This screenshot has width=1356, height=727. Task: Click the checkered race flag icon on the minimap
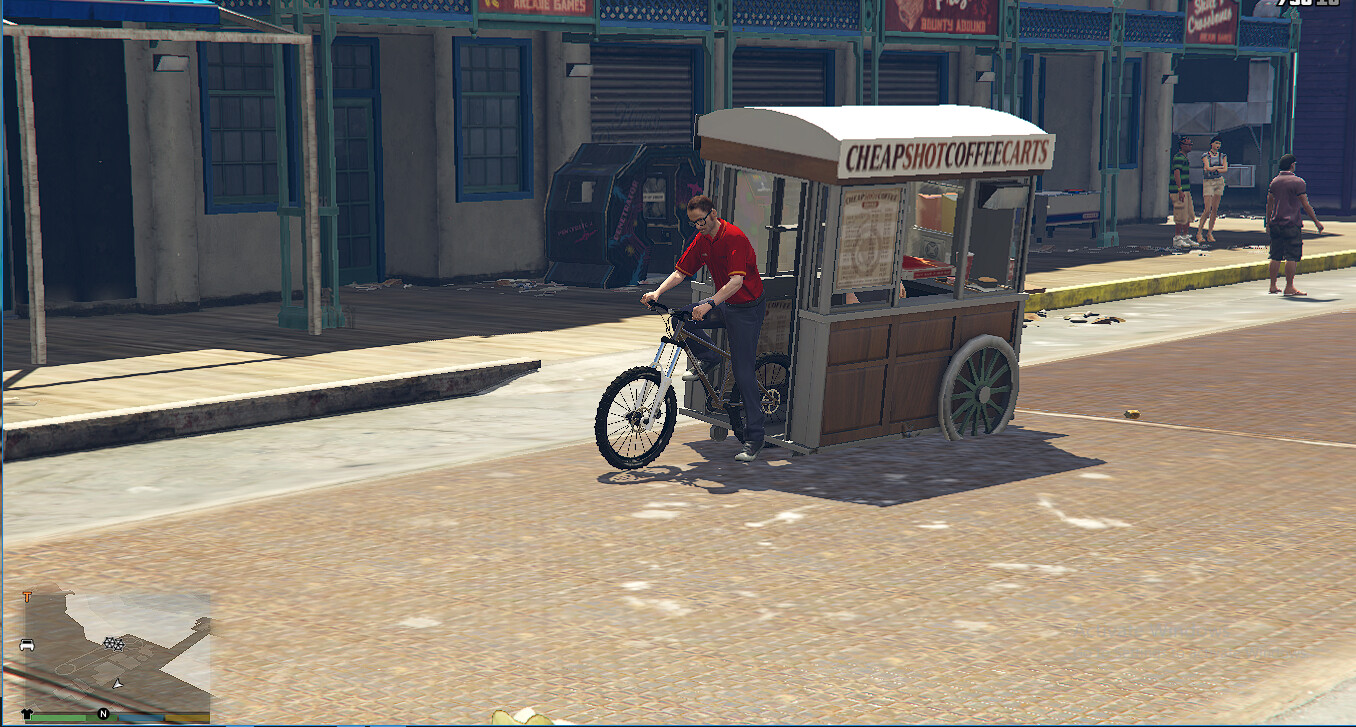(113, 644)
